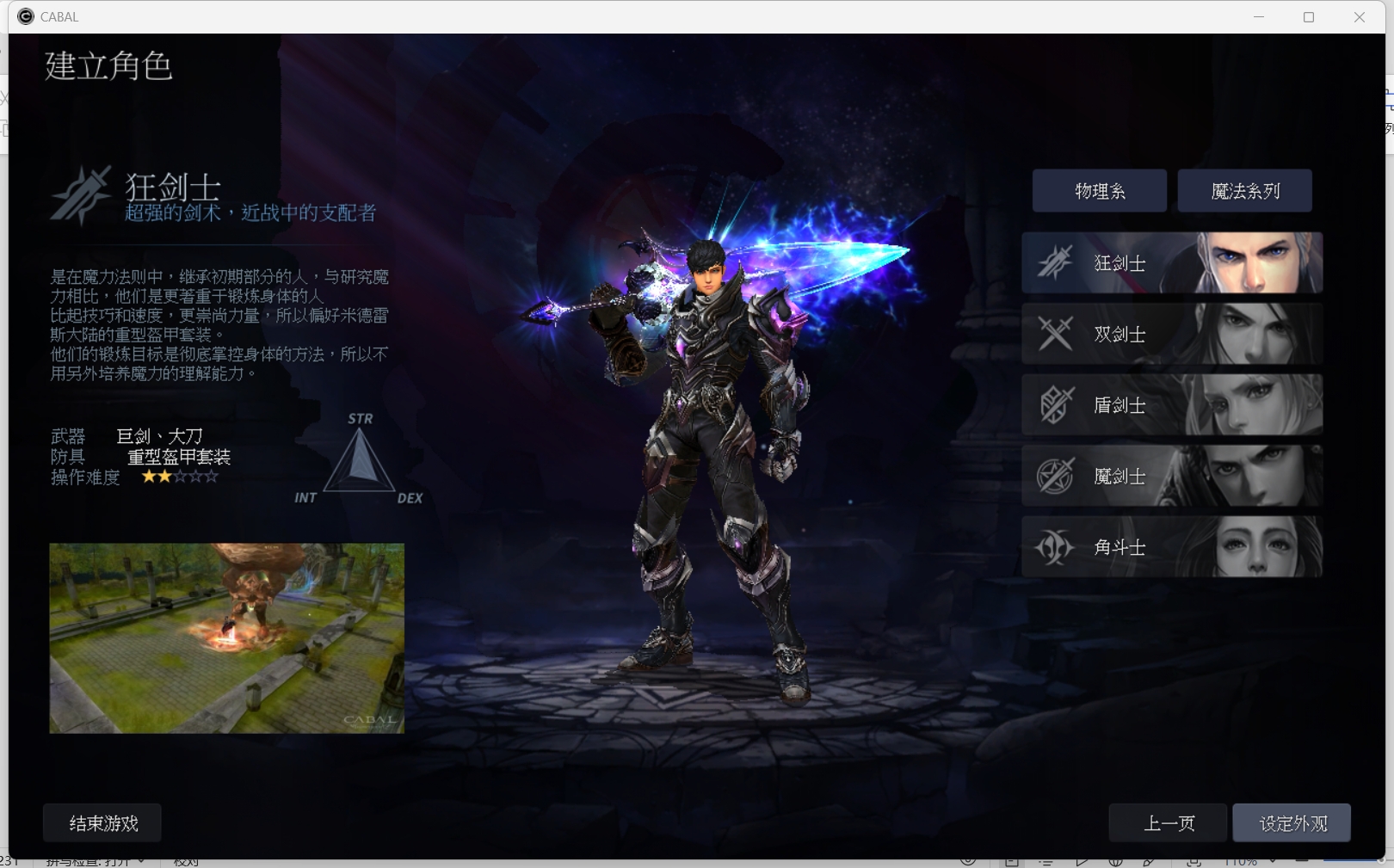1394x868 pixels.
Task: Choose the 角斗士 class row
Action: click(1171, 547)
